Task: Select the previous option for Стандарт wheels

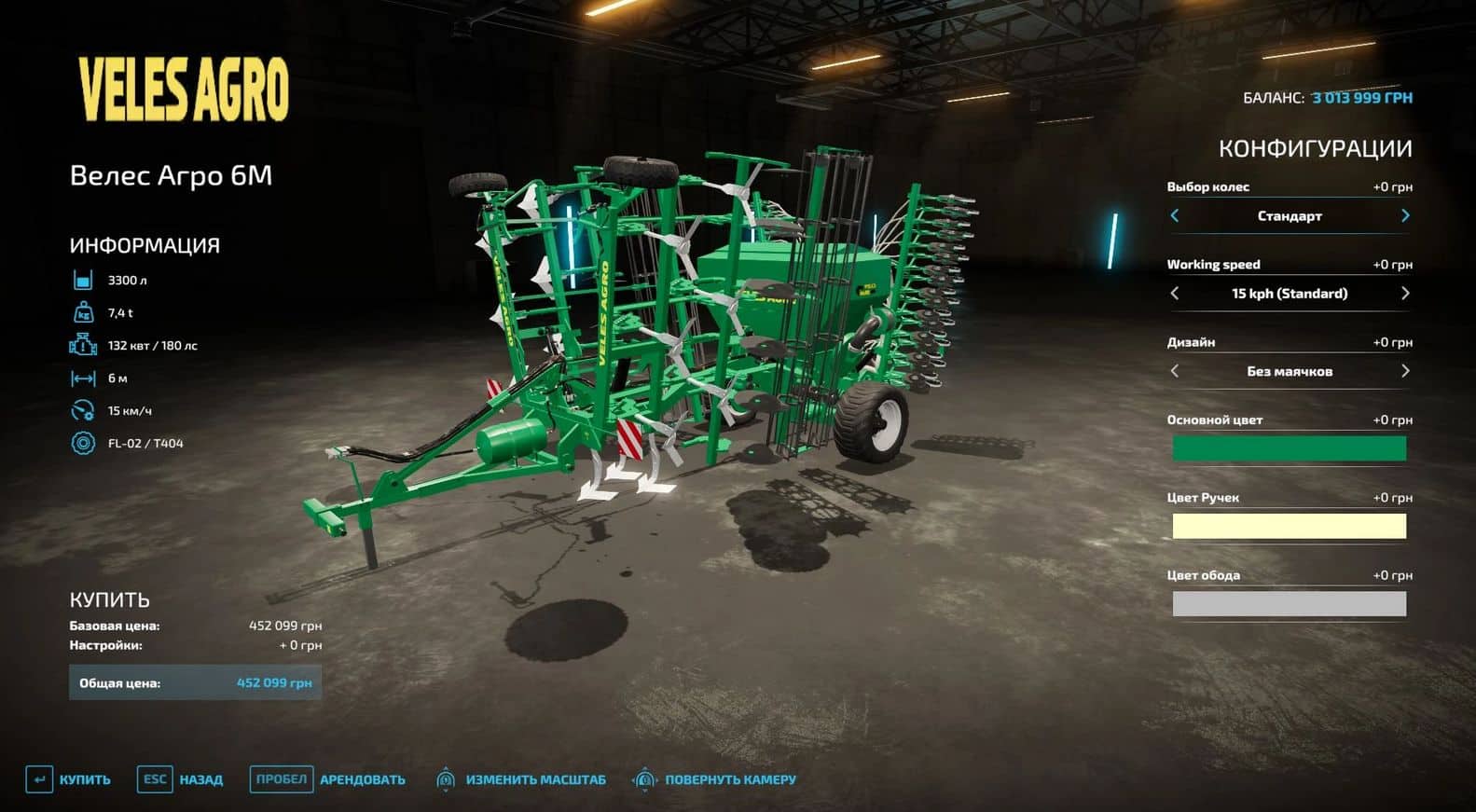Action: pos(1176,215)
